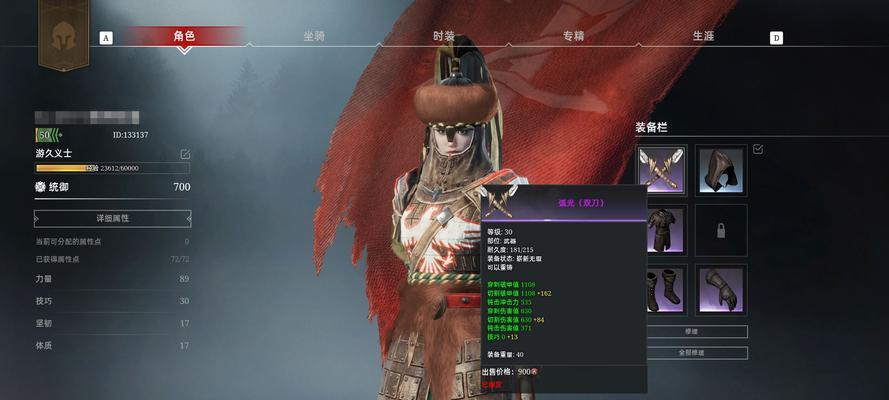Open 详细属性 detailed attributes

click(x=112, y=218)
